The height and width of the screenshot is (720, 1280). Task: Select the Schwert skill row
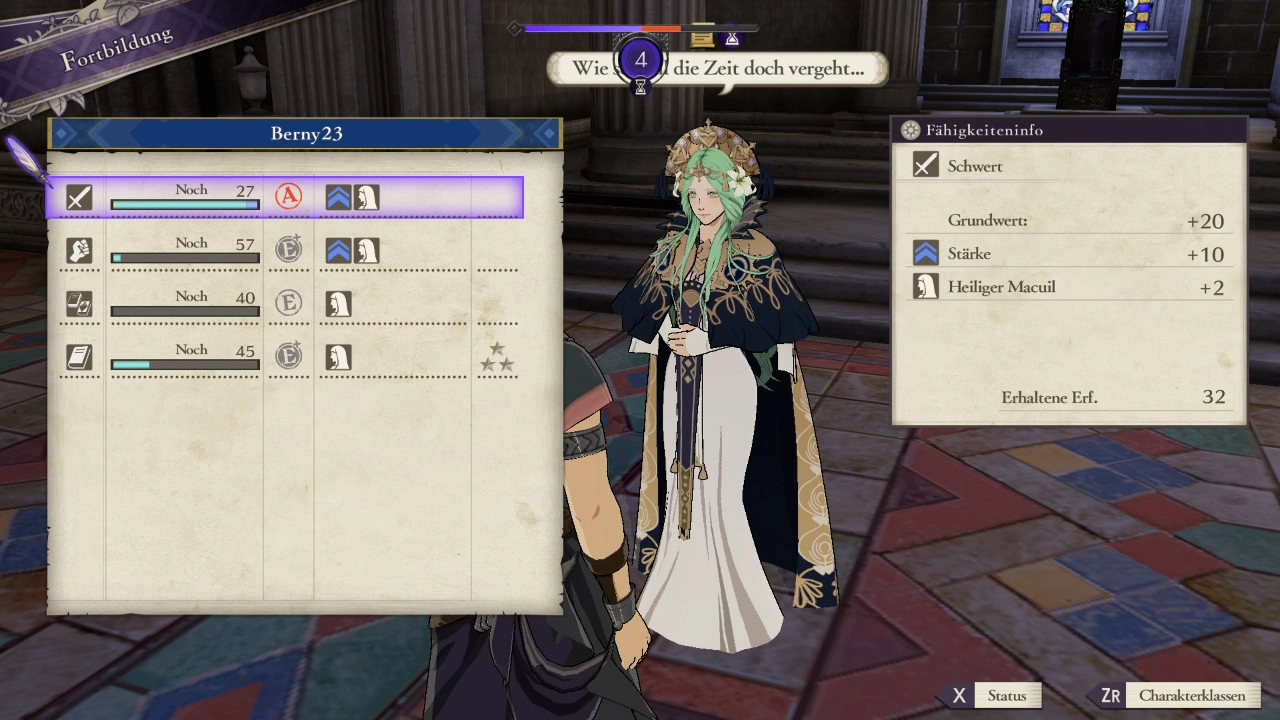click(x=284, y=197)
